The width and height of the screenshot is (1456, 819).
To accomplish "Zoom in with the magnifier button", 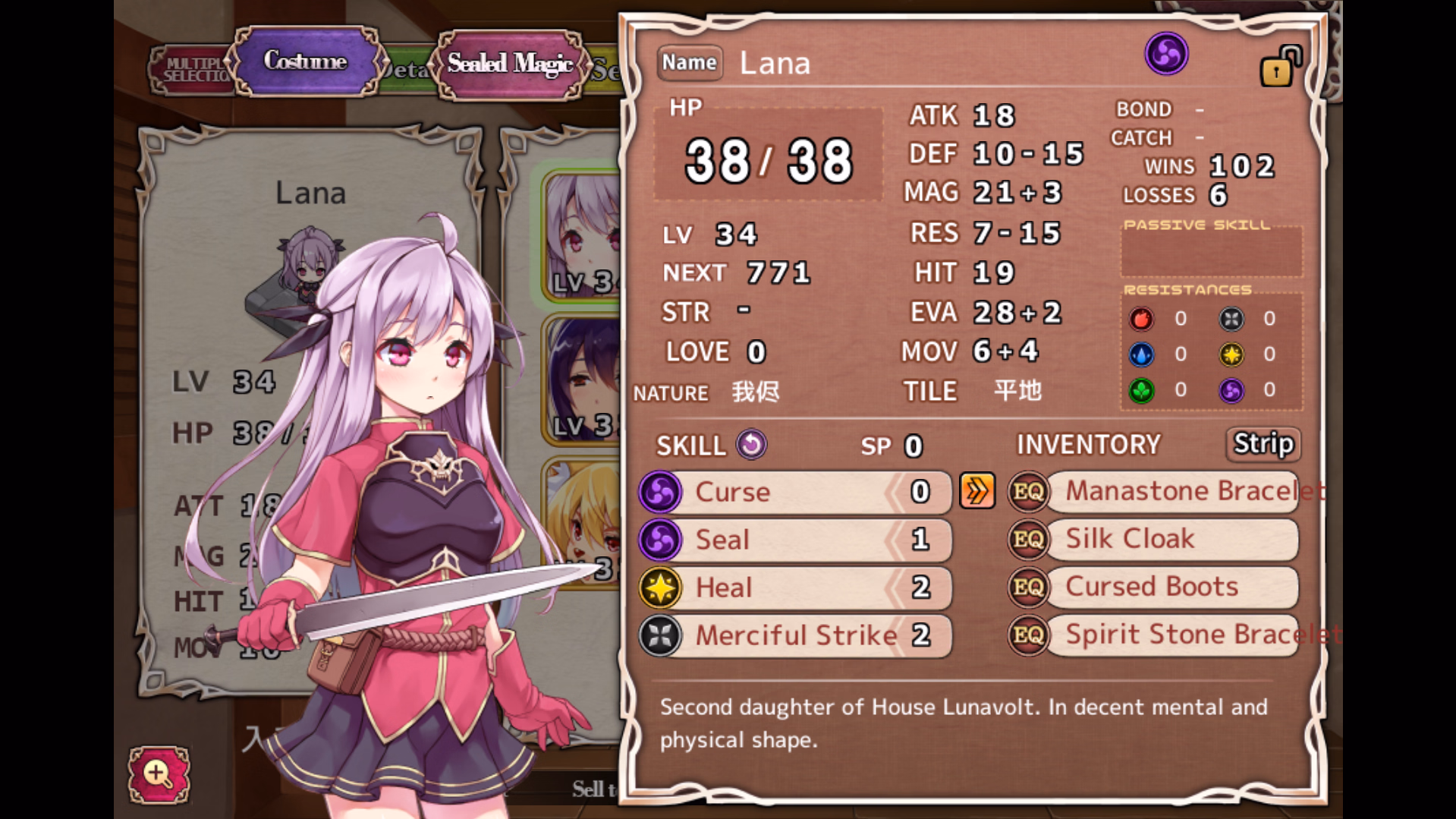I will [x=159, y=774].
